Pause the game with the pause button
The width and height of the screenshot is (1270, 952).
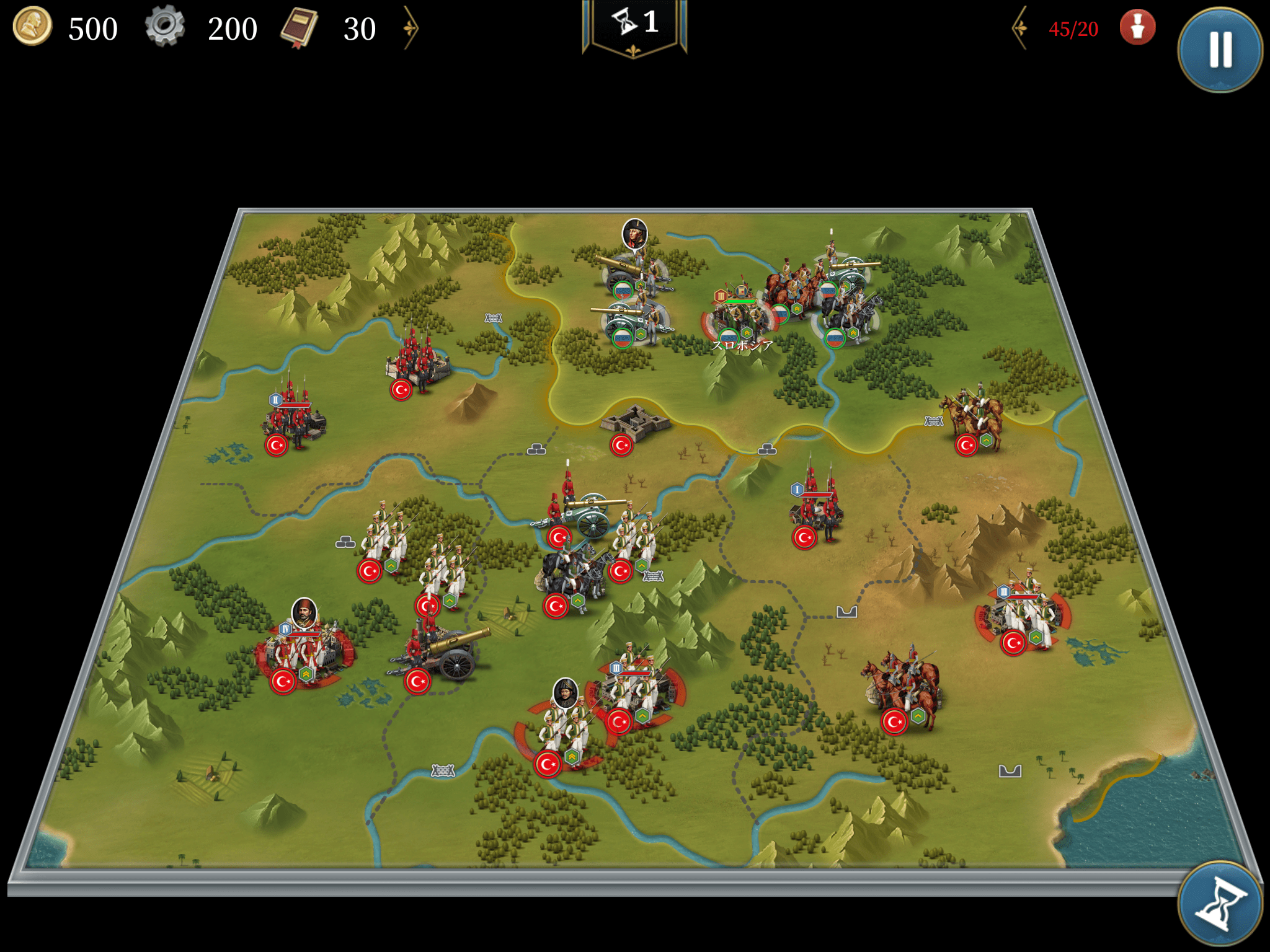point(1220,50)
